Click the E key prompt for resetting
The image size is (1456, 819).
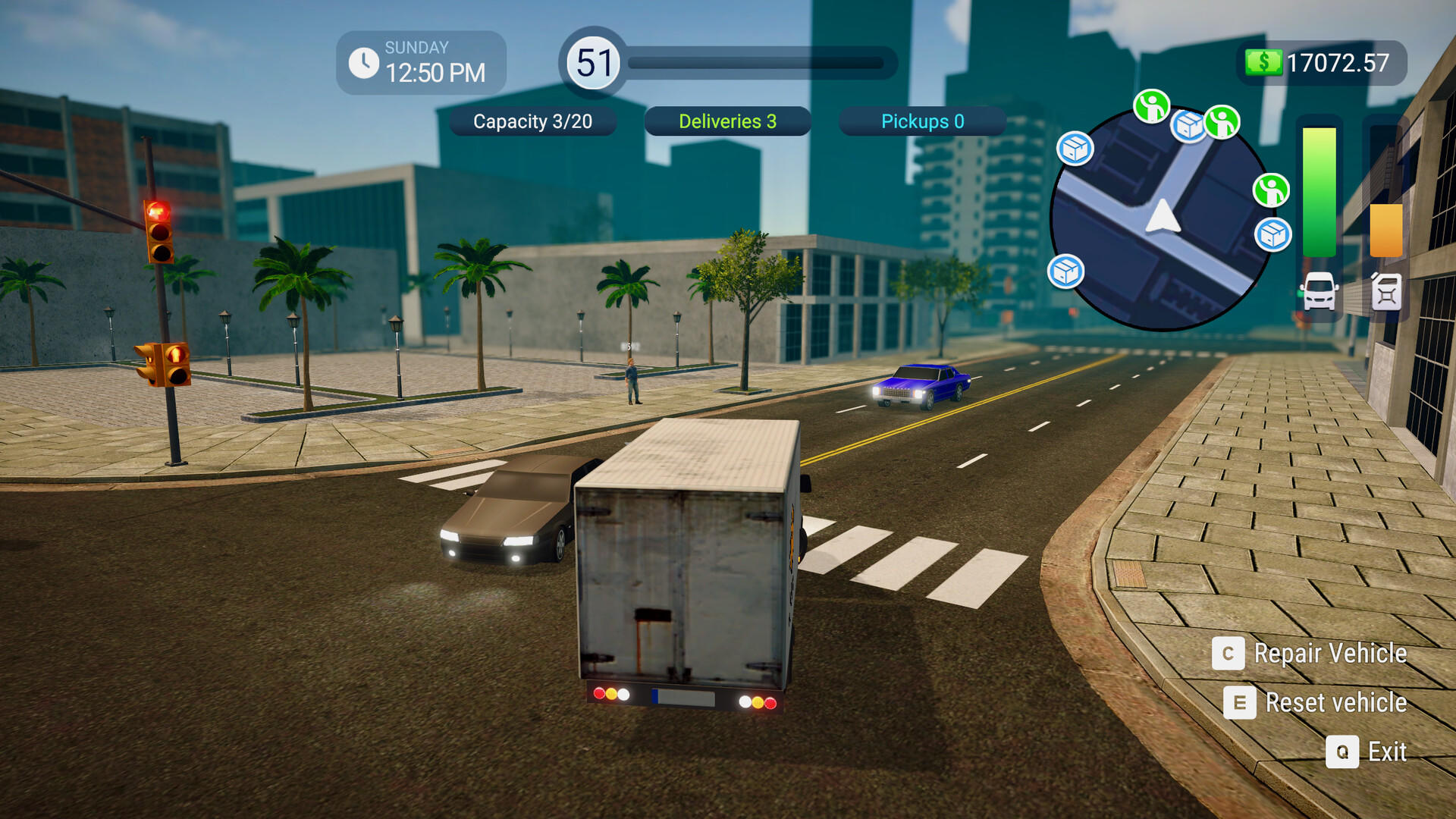[x=1239, y=703]
